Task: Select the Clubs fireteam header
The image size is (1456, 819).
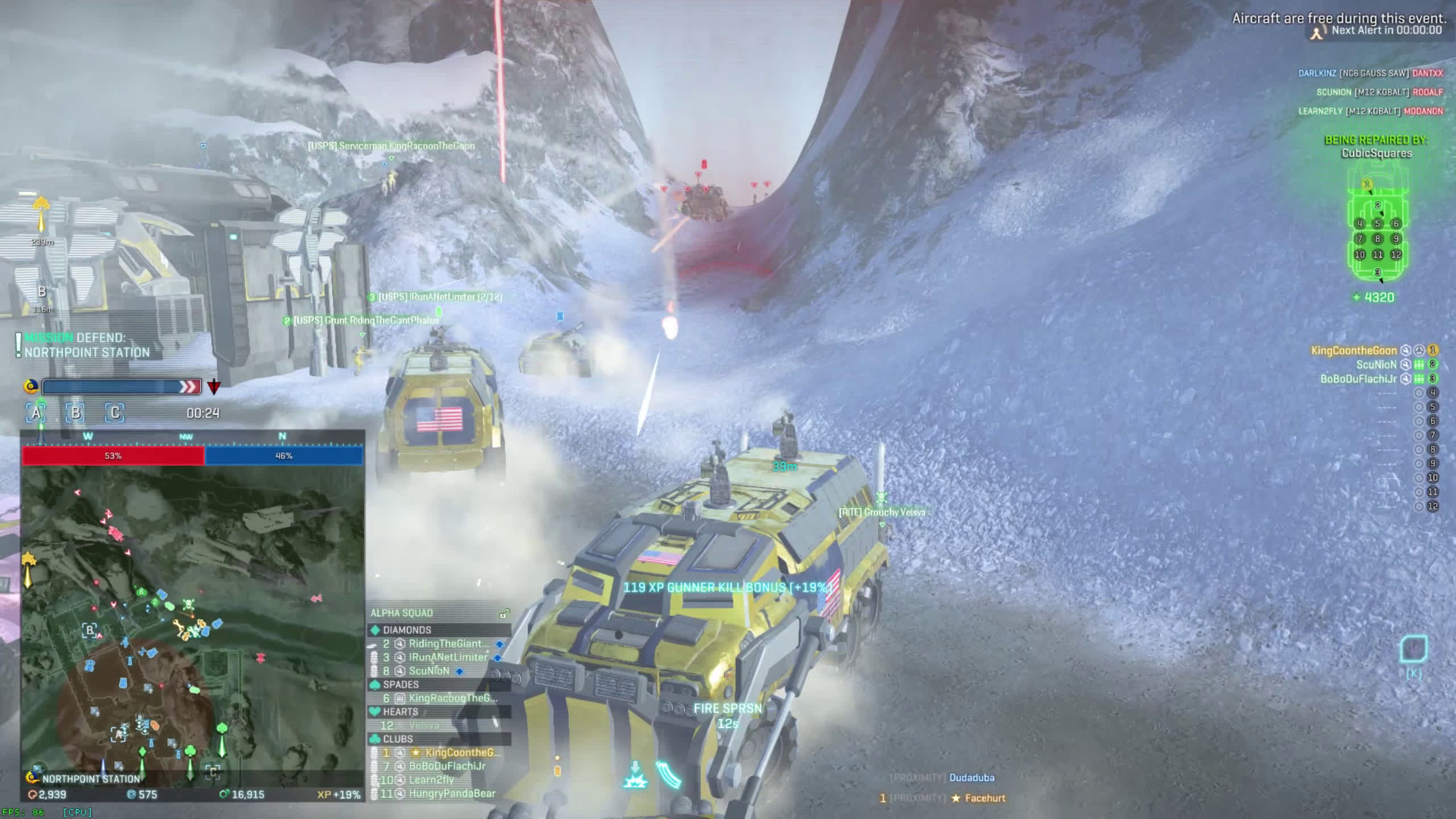Action: click(398, 739)
